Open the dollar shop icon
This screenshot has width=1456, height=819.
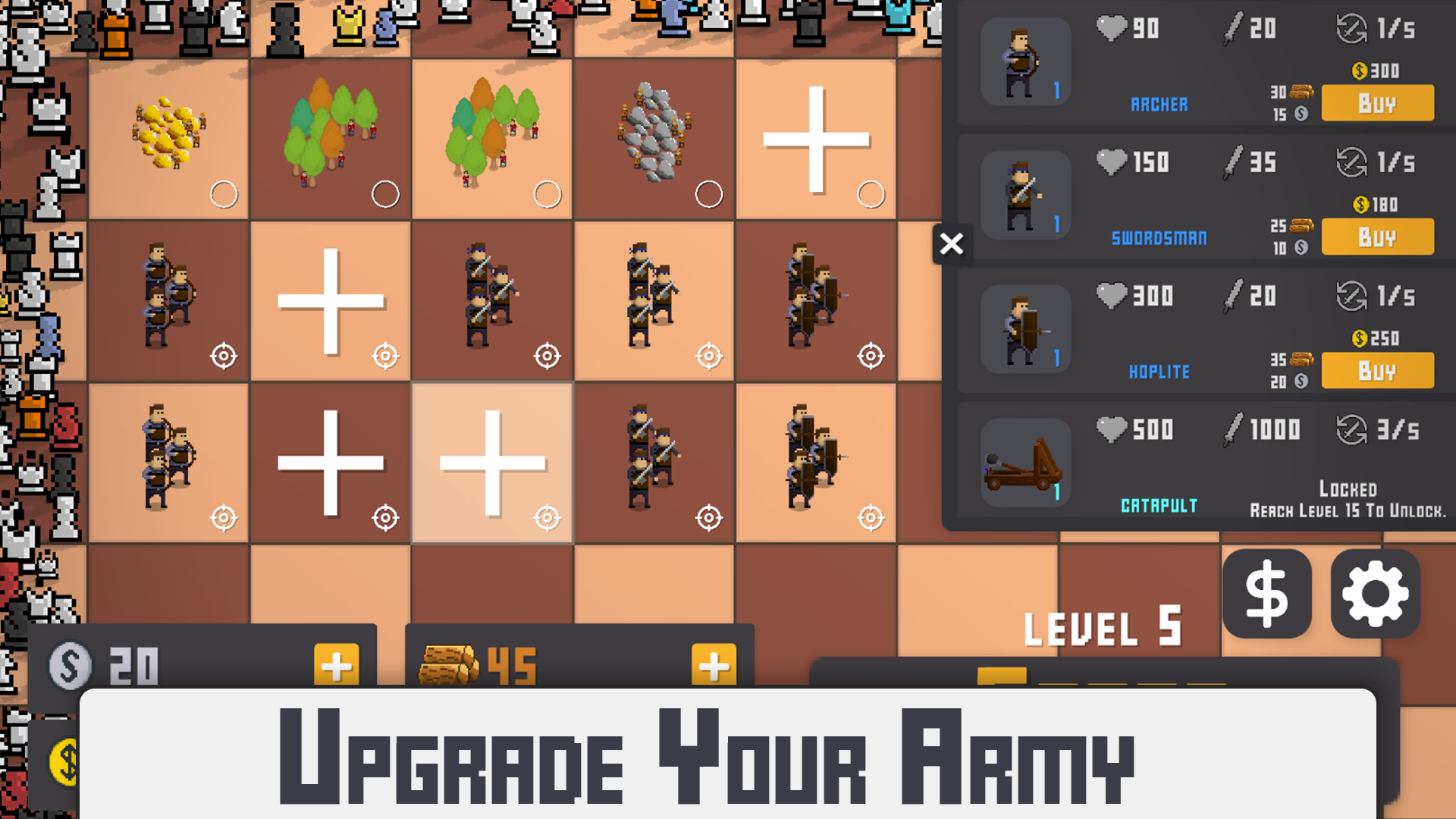click(x=1266, y=594)
